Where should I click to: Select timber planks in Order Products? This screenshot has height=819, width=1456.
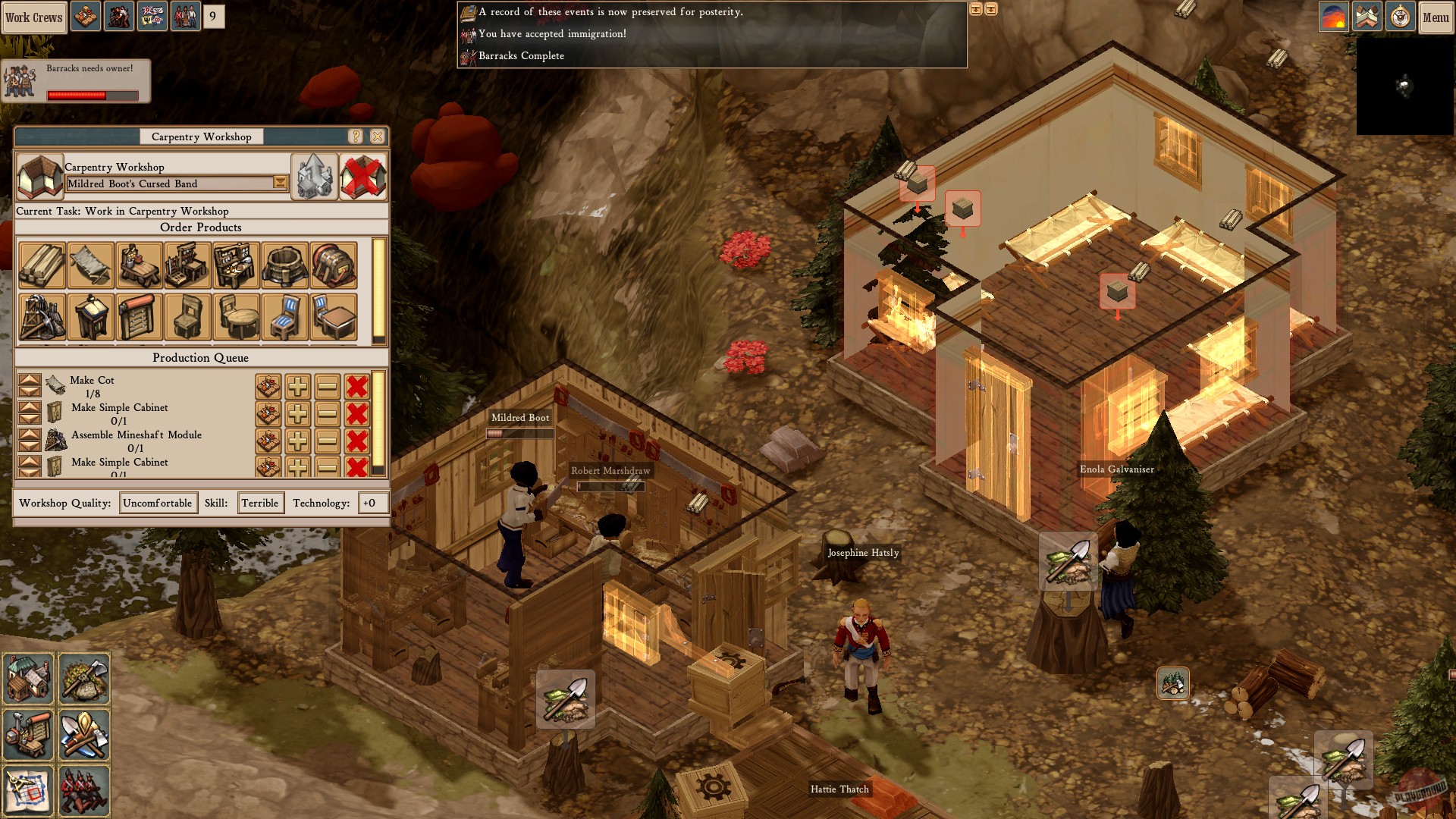coord(42,265)
